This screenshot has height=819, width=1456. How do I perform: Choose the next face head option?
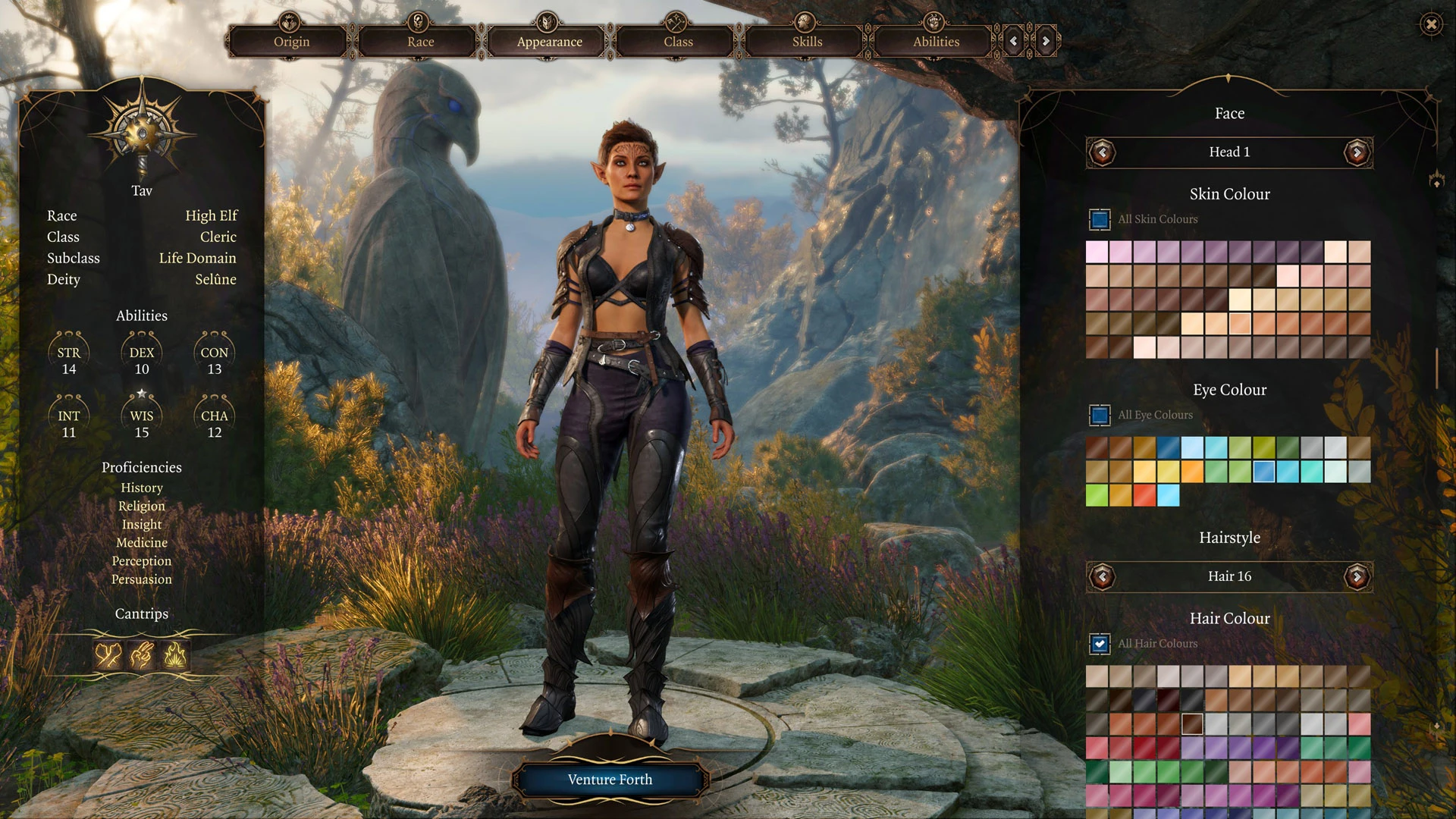point(1357,152)
